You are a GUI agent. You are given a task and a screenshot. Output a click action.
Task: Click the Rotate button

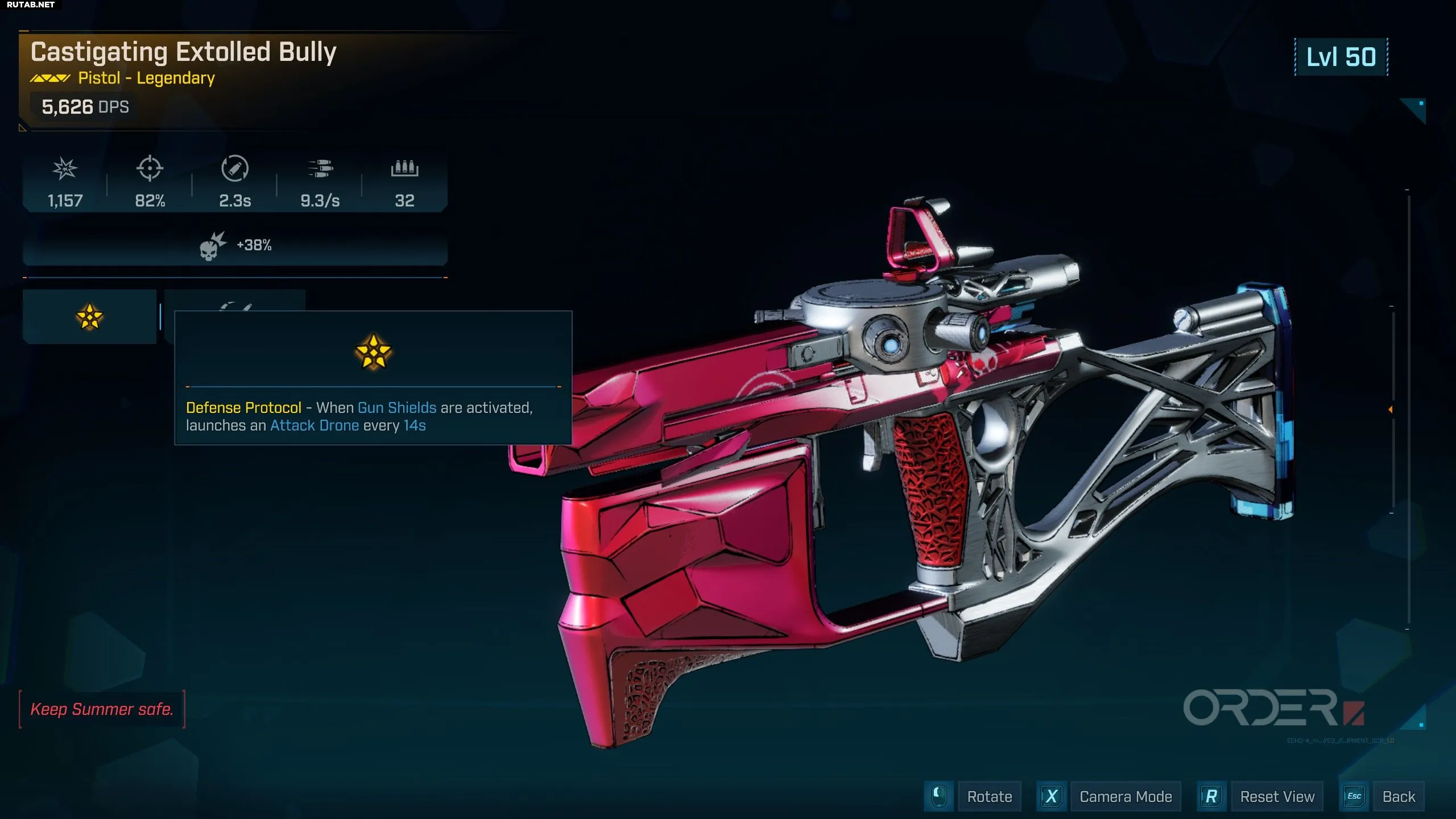(x=988, y=797)
